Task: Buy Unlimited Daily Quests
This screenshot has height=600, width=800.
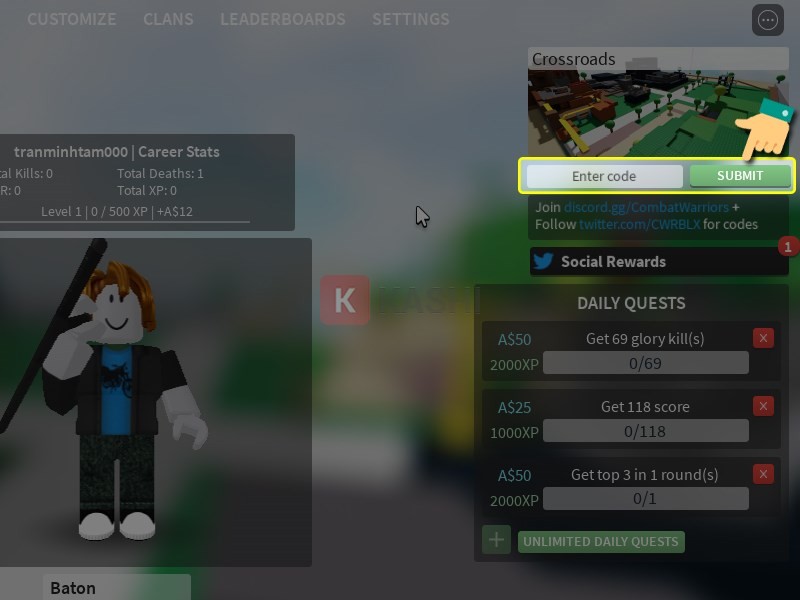Action: pos(600,542)
